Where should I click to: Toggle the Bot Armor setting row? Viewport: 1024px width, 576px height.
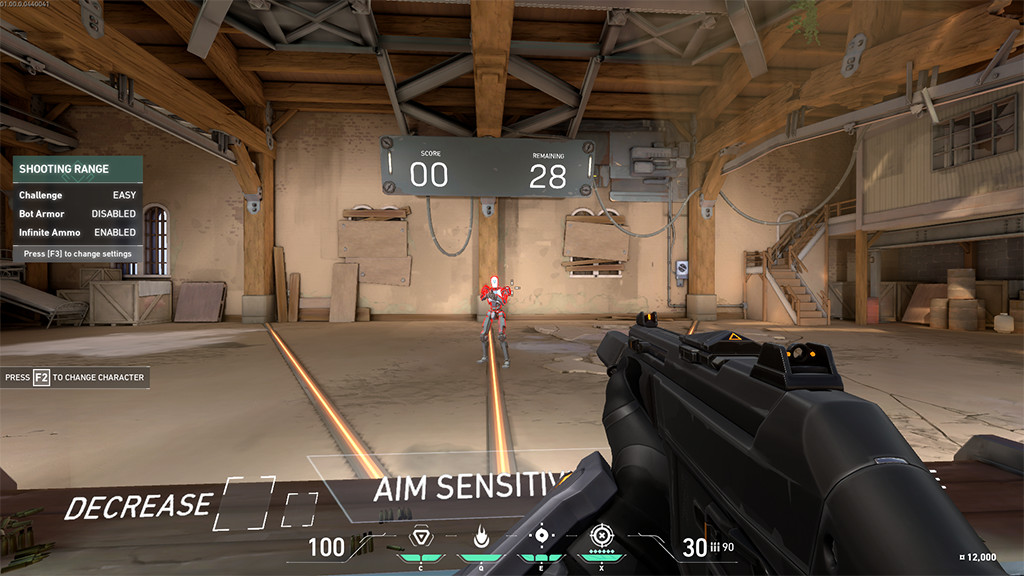pyautogui.click(x=77, y=214)
